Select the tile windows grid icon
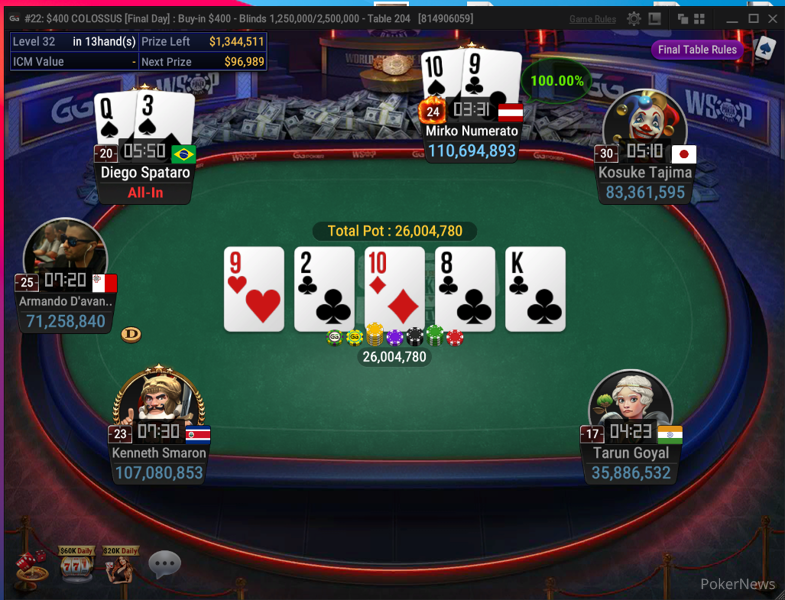Viewport: 785px width, 600px height. tap(701, 19)
